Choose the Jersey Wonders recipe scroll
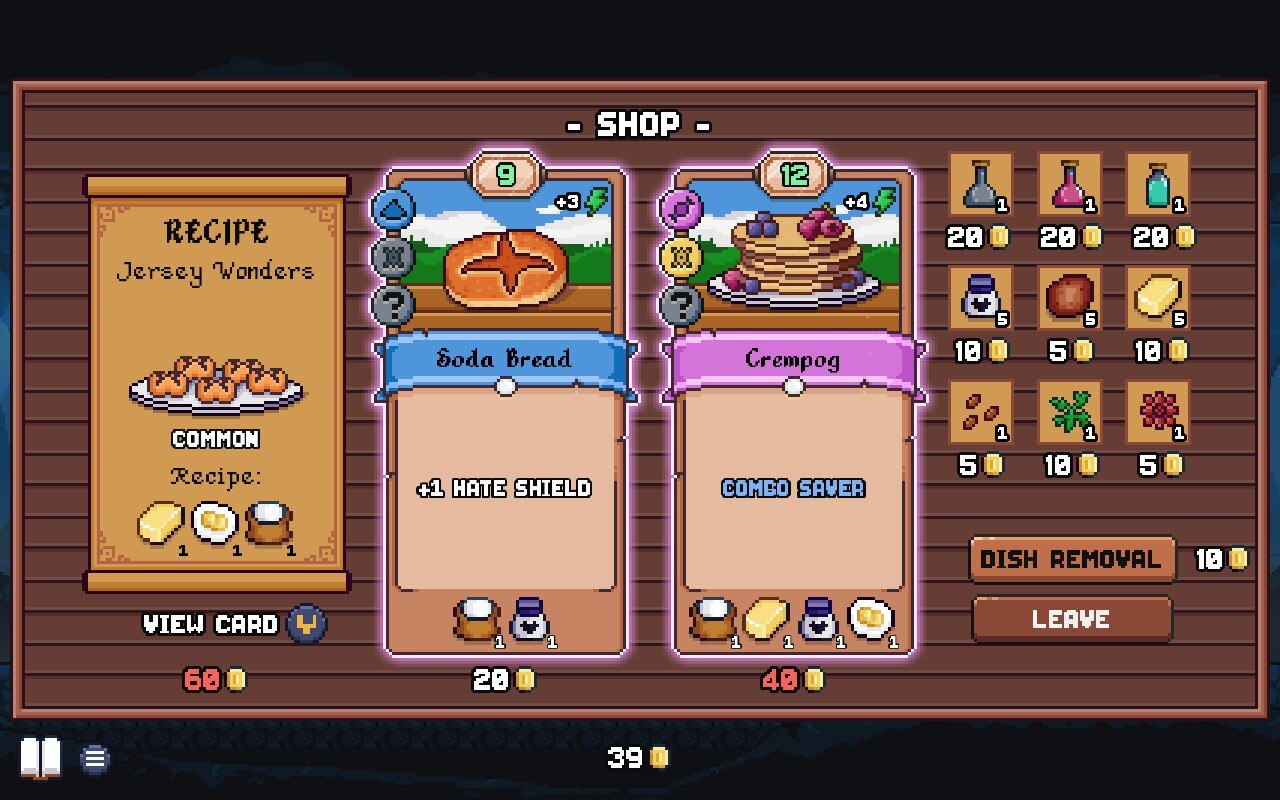Image resolution: width=1280 pixels, height=800 pixels. tap(216, 383)
